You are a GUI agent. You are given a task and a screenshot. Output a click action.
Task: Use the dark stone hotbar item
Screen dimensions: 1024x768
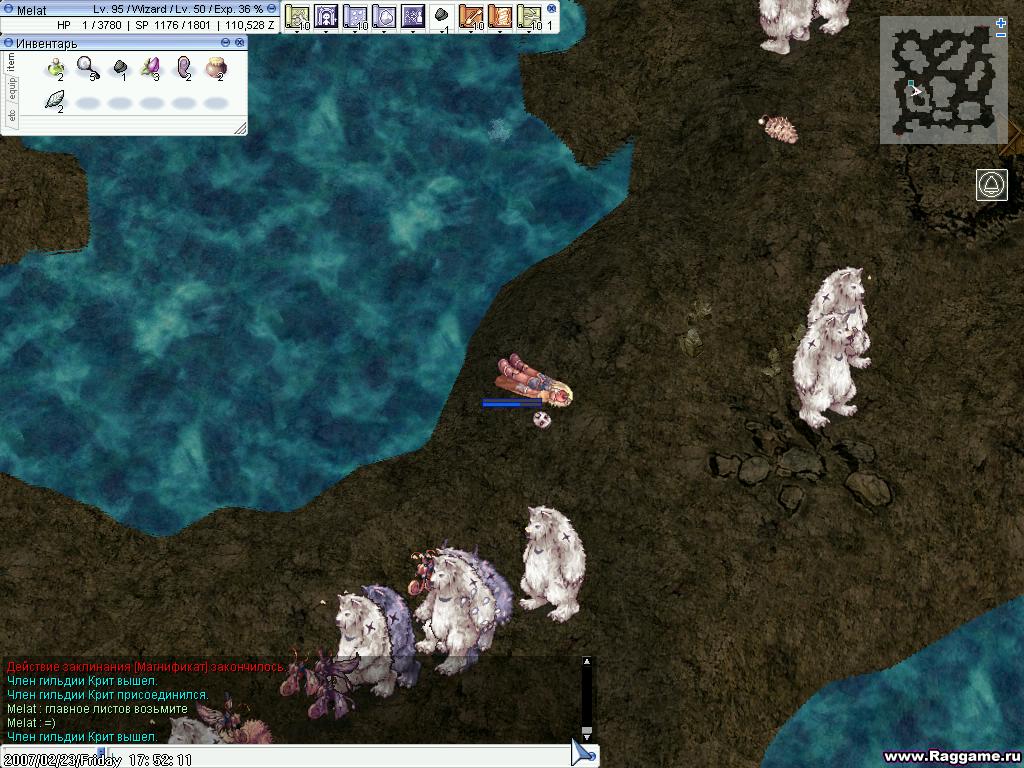coord(440,17)
